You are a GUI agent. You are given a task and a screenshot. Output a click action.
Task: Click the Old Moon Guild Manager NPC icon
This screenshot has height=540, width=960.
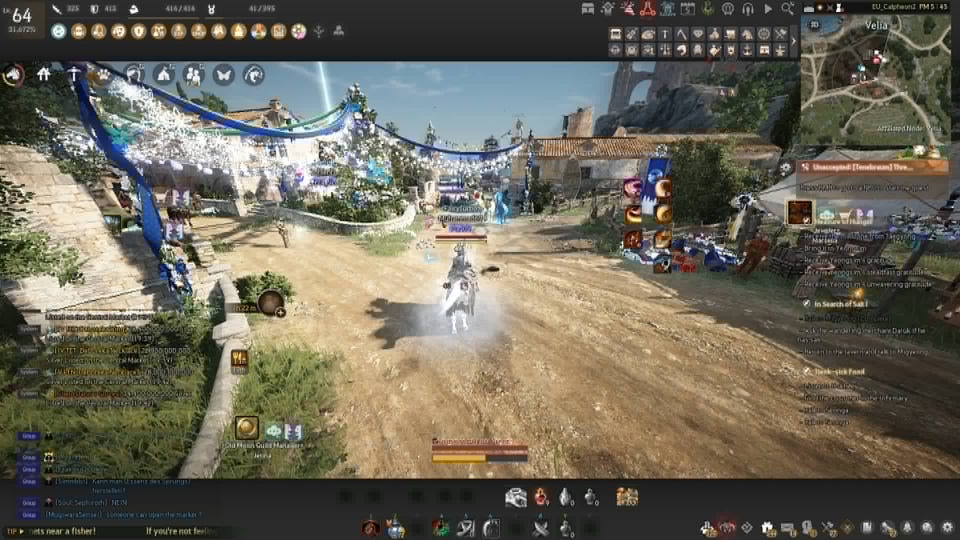point(246,429)
